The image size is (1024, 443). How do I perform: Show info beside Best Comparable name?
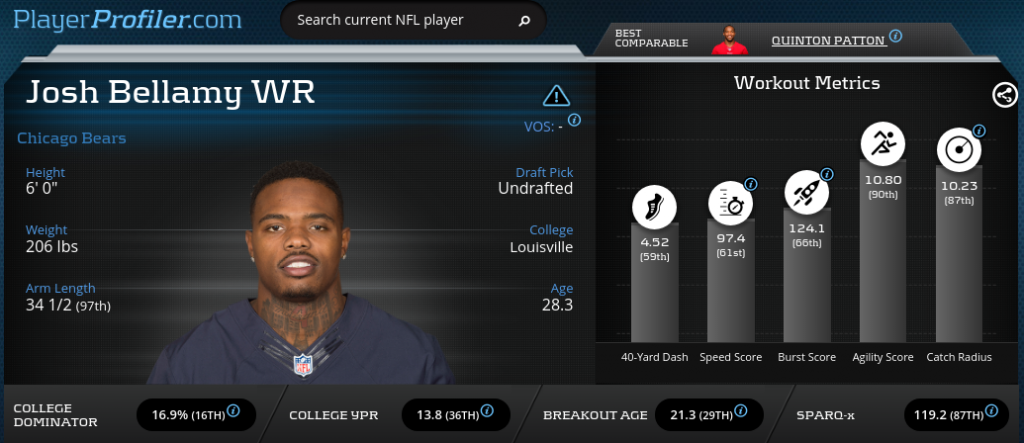pyautogui.click(x=896, y=36)
